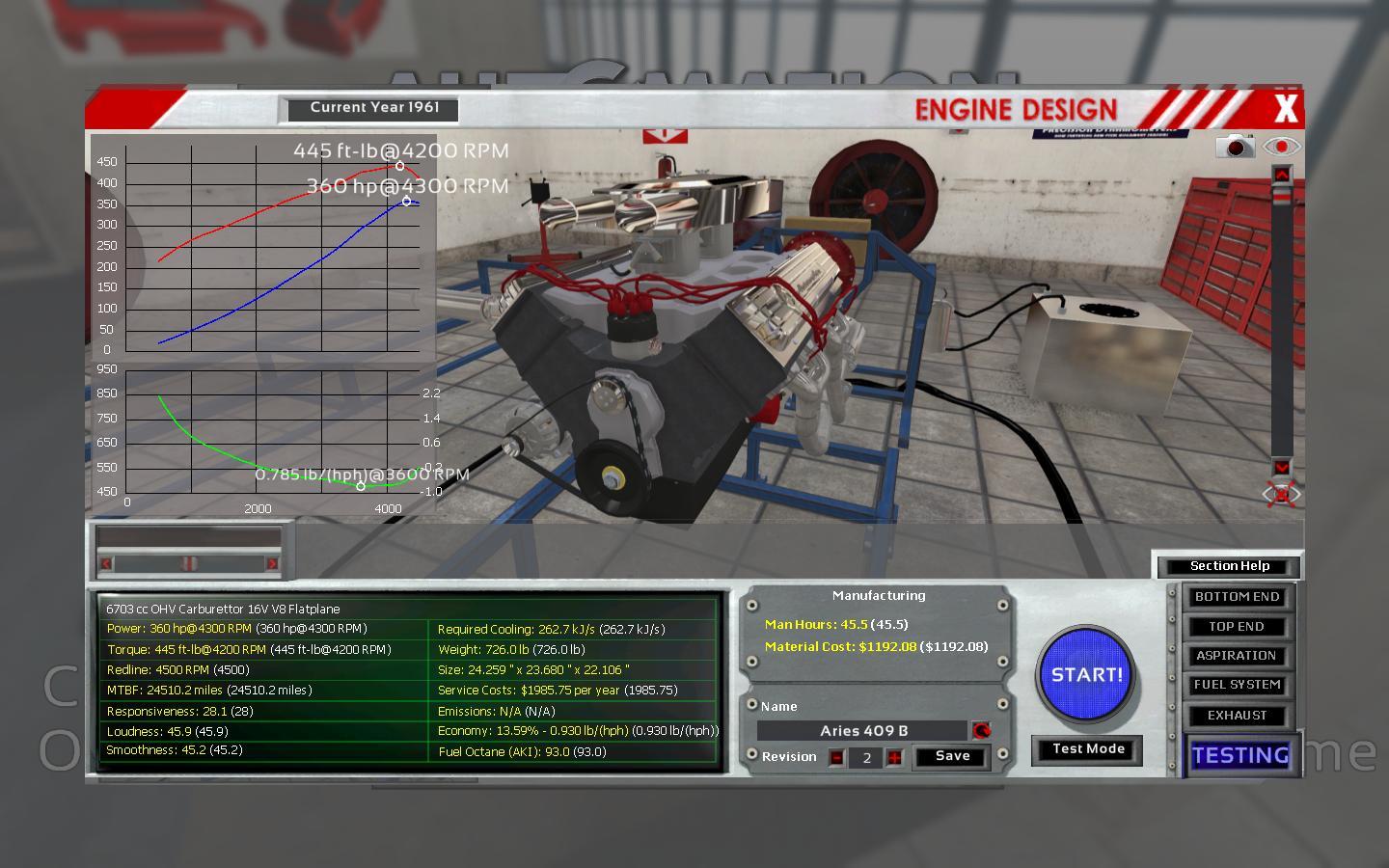Save the engine design
The height and width of the screenshot is (868, 1389).
coord(952,756)
